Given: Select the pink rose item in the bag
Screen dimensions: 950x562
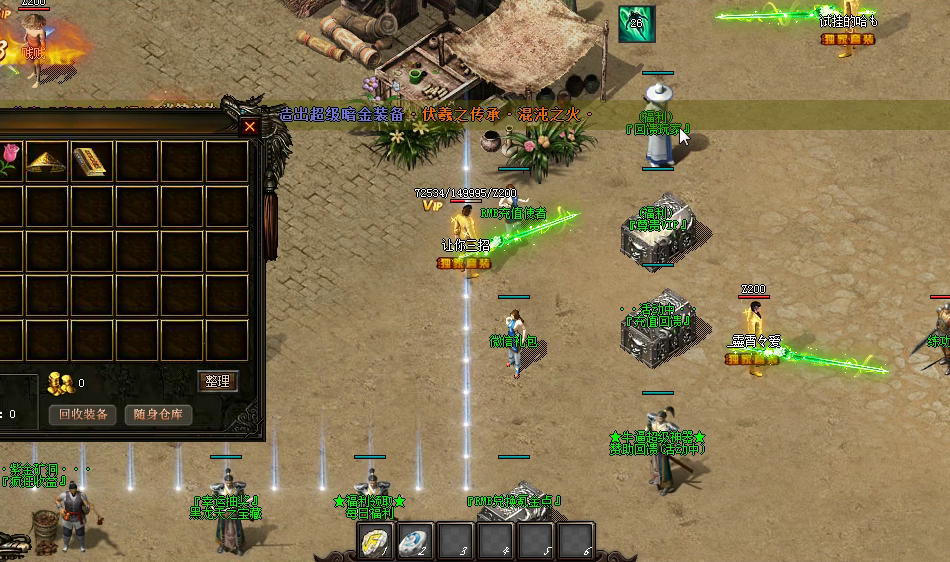Looking at the screenshot, I should click(8, 160).
